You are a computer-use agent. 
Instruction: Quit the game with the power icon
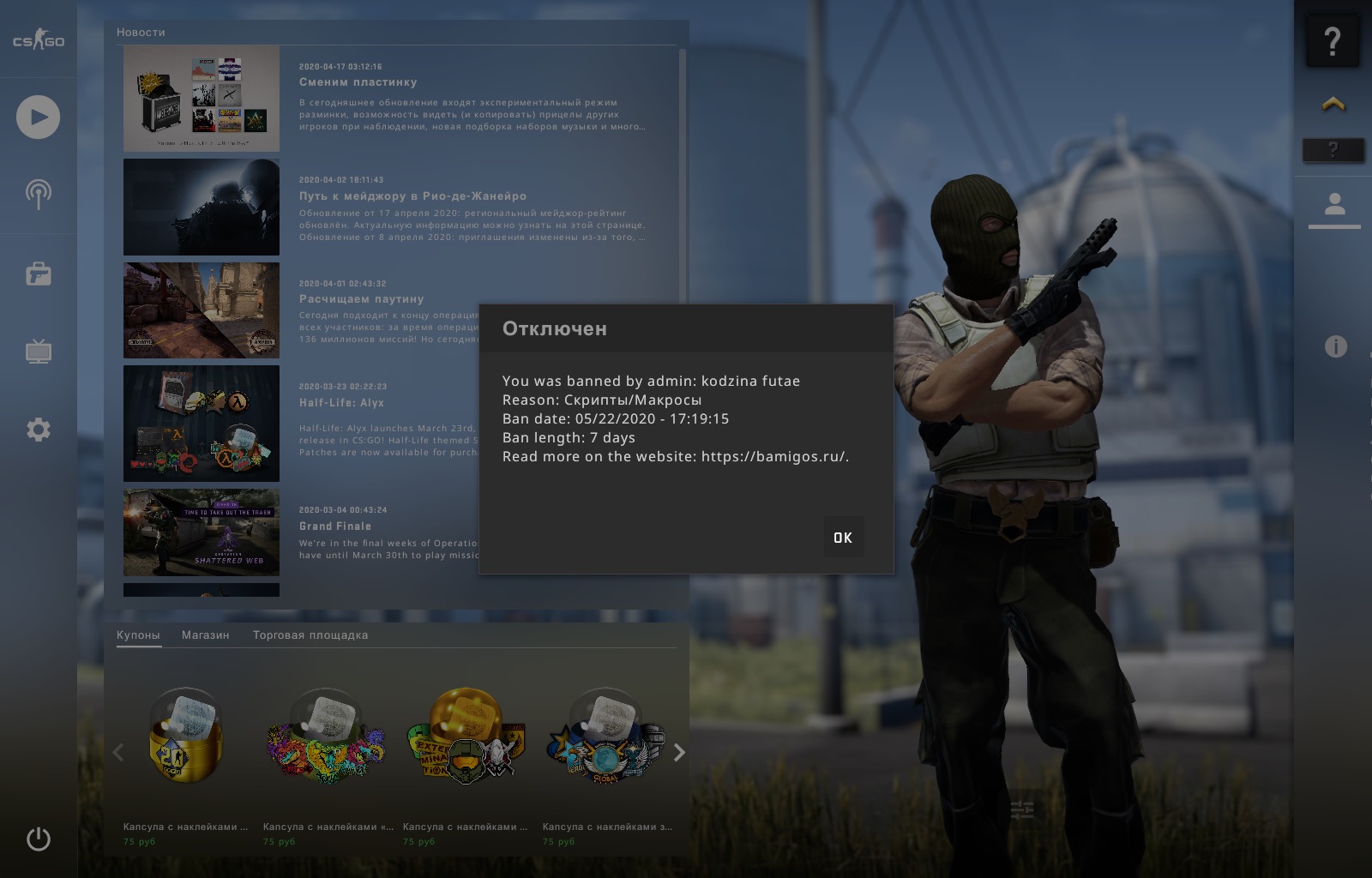[38, 839]
